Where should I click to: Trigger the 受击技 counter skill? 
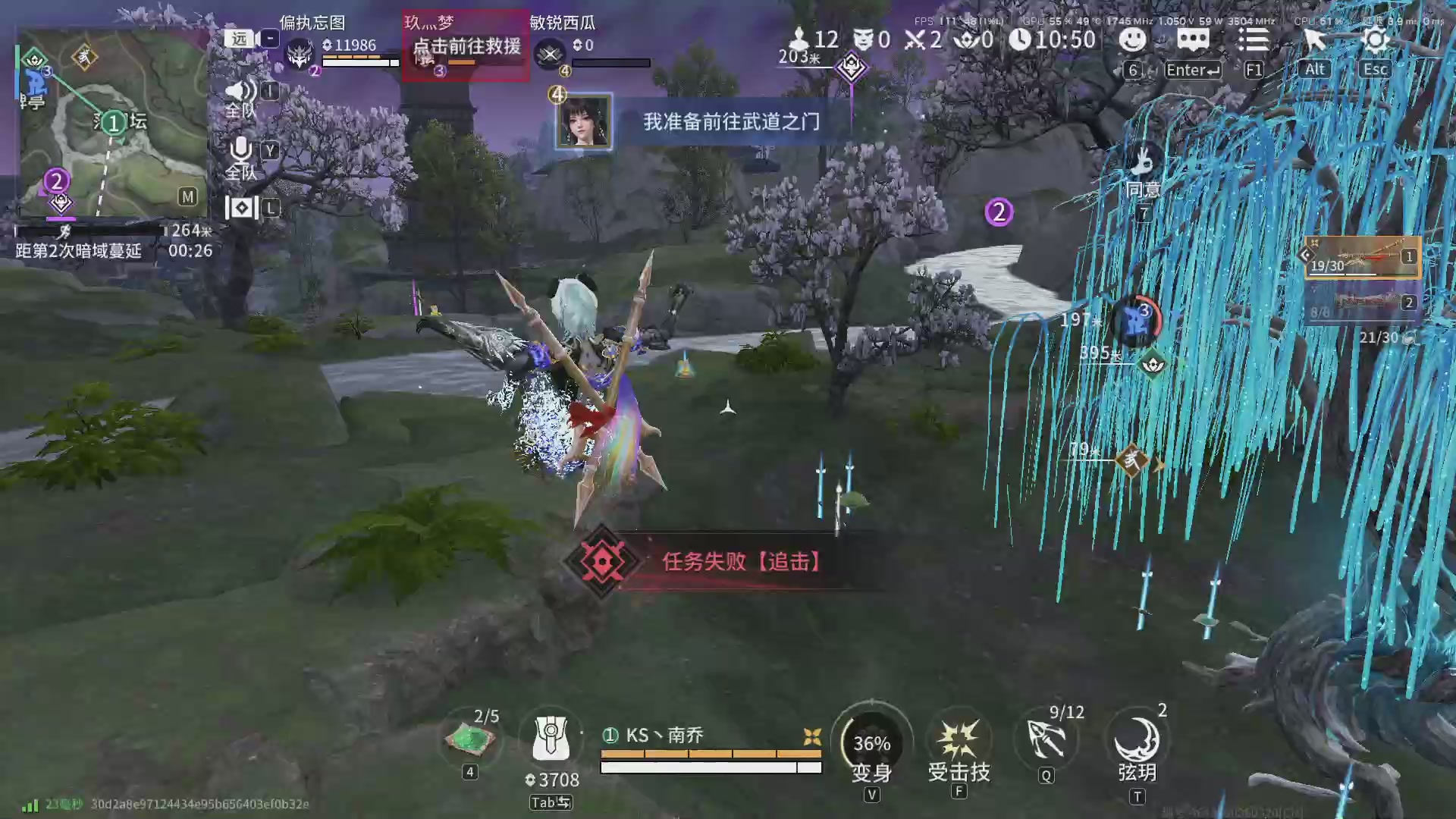(959, 739)
